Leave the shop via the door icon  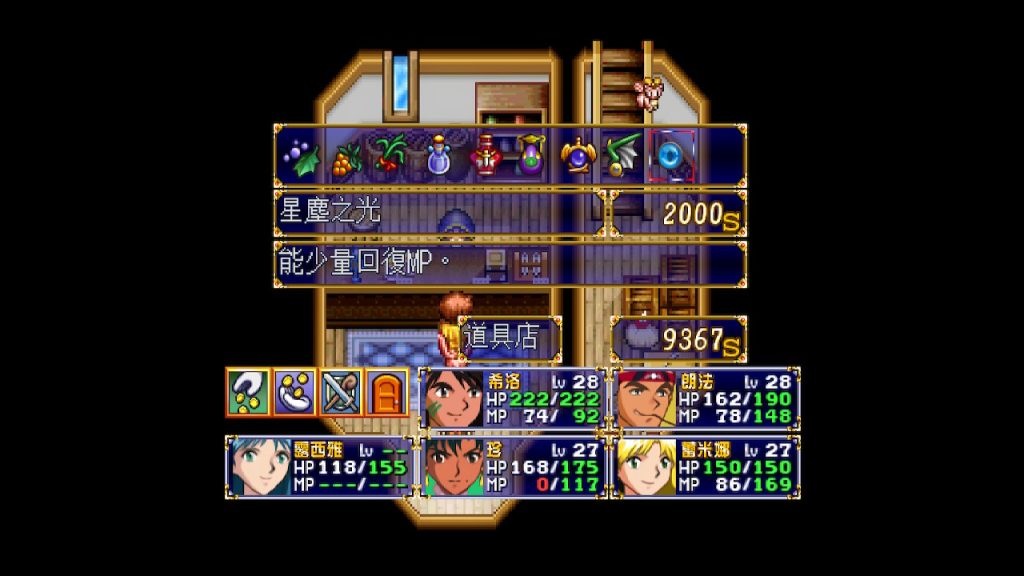click(x=386, y=392)
